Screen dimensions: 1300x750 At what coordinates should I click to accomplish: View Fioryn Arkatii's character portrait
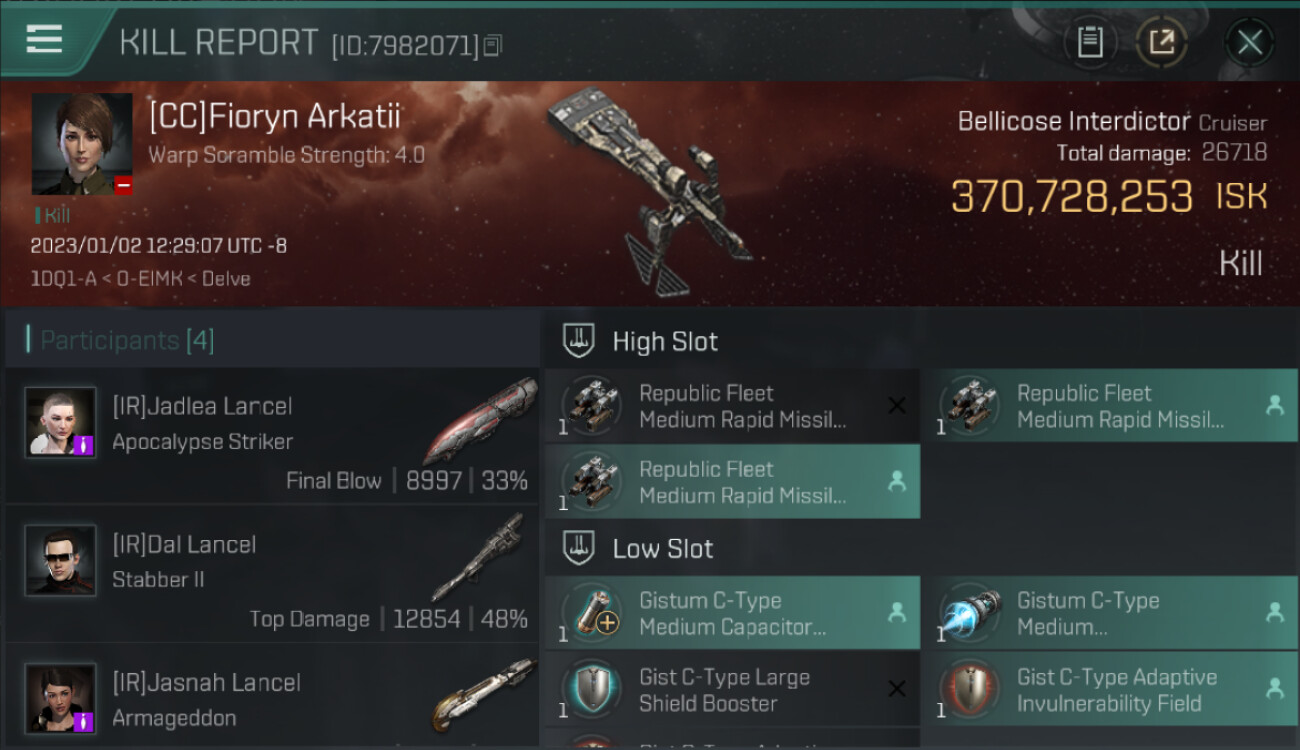click(82, 144)
